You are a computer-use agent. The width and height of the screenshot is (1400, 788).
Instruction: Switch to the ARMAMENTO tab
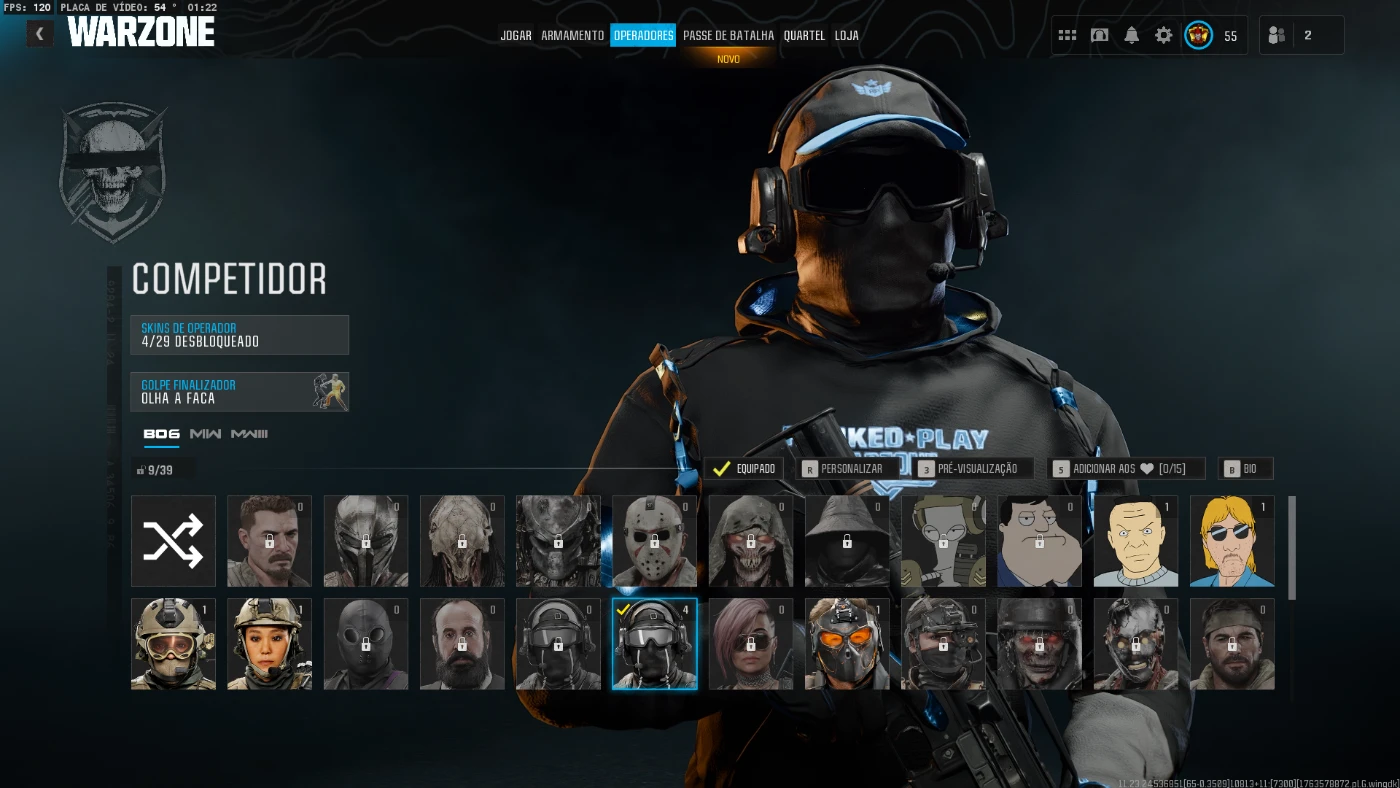click(x=572, y=36)
